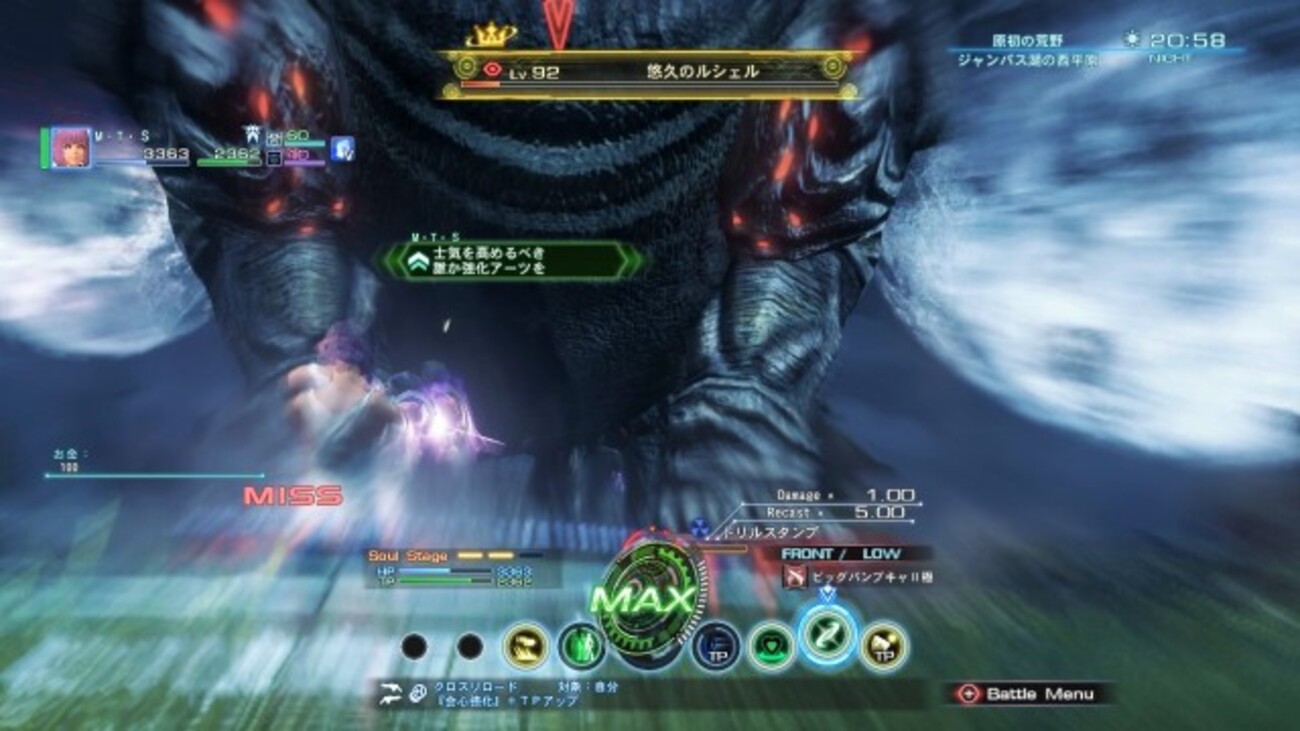Screen dimensions: 1300x731
Task: Select the enemy target bar for 悠久のルシェル
Action: (x=648, y=73)
